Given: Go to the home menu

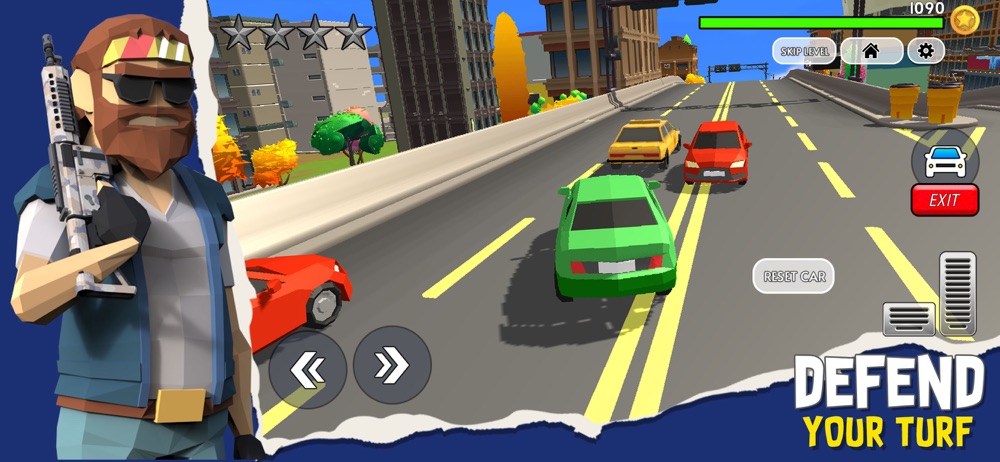Looking at the screenshot, I should (870, 51).
